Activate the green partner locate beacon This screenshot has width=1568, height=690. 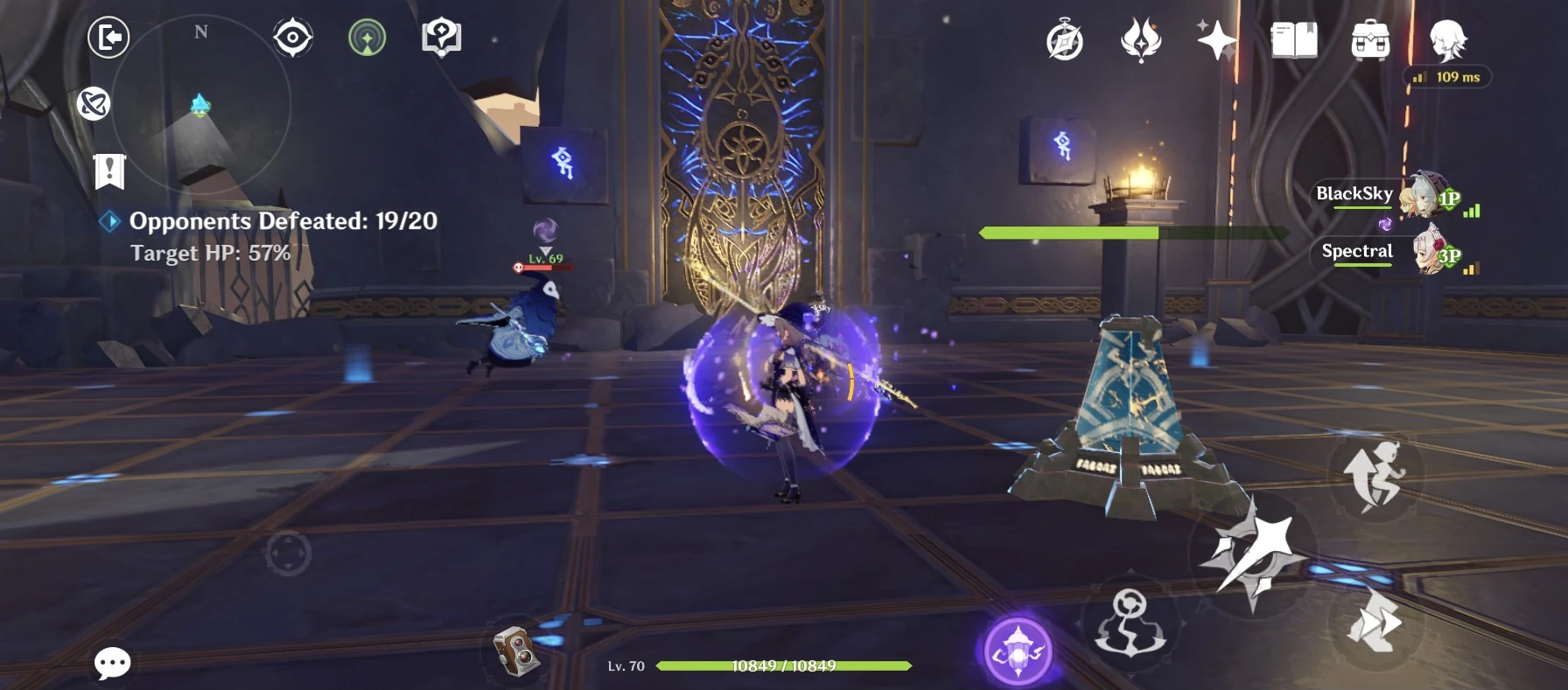tap(367, 36)
